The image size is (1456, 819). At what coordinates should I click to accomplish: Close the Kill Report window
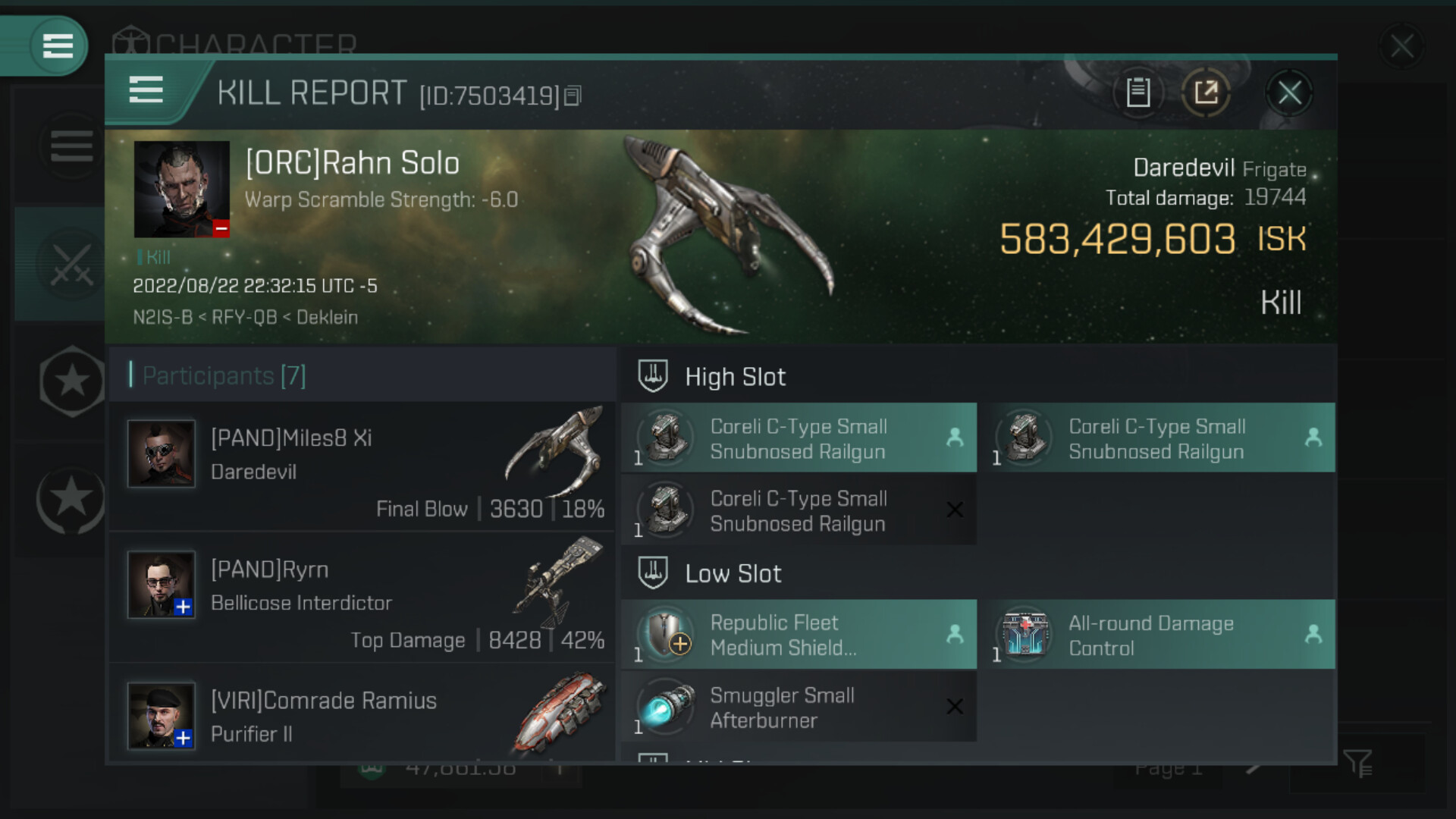tap(1289, 94)
